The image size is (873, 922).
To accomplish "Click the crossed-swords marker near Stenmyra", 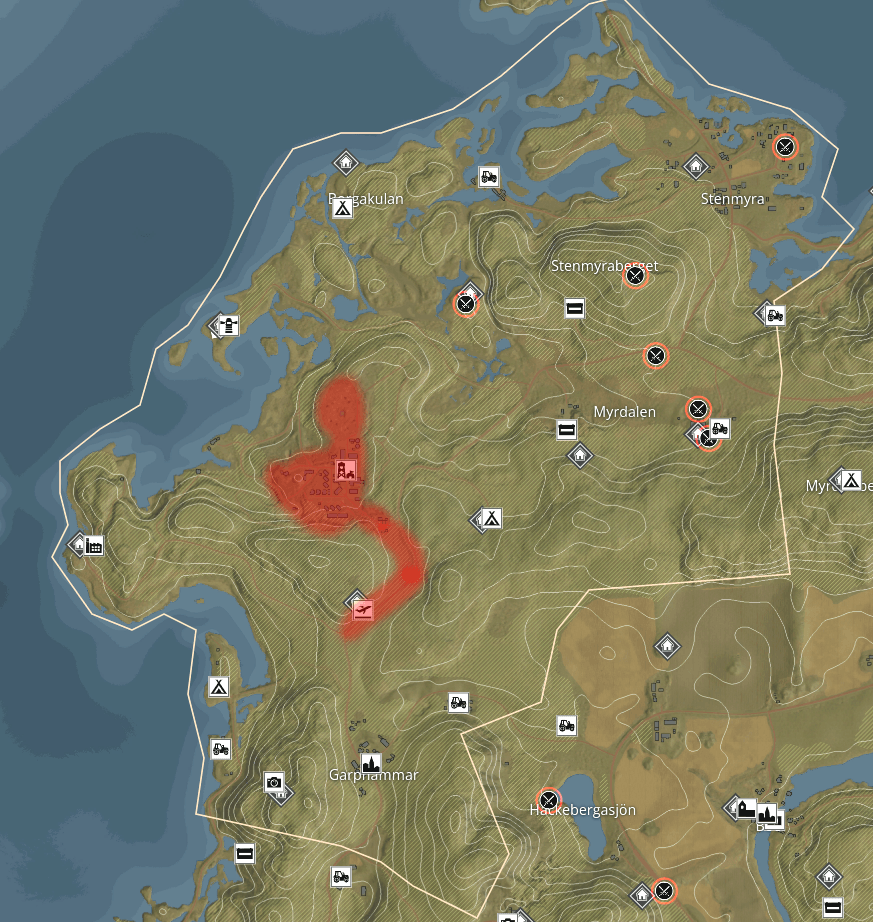I will pos(786,147).
